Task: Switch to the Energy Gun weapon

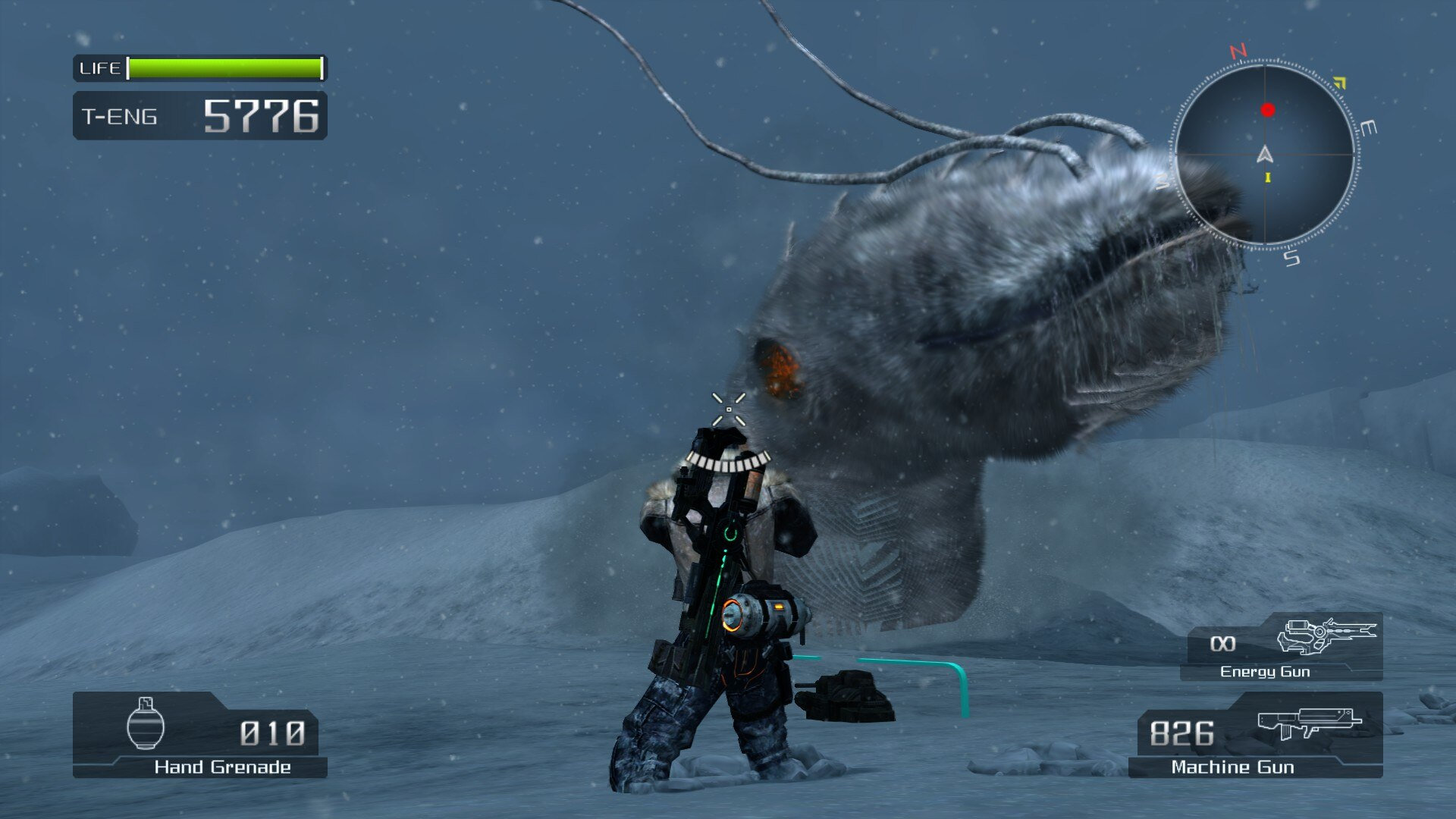Action: pyautogui.click(x=1282, y=647)
